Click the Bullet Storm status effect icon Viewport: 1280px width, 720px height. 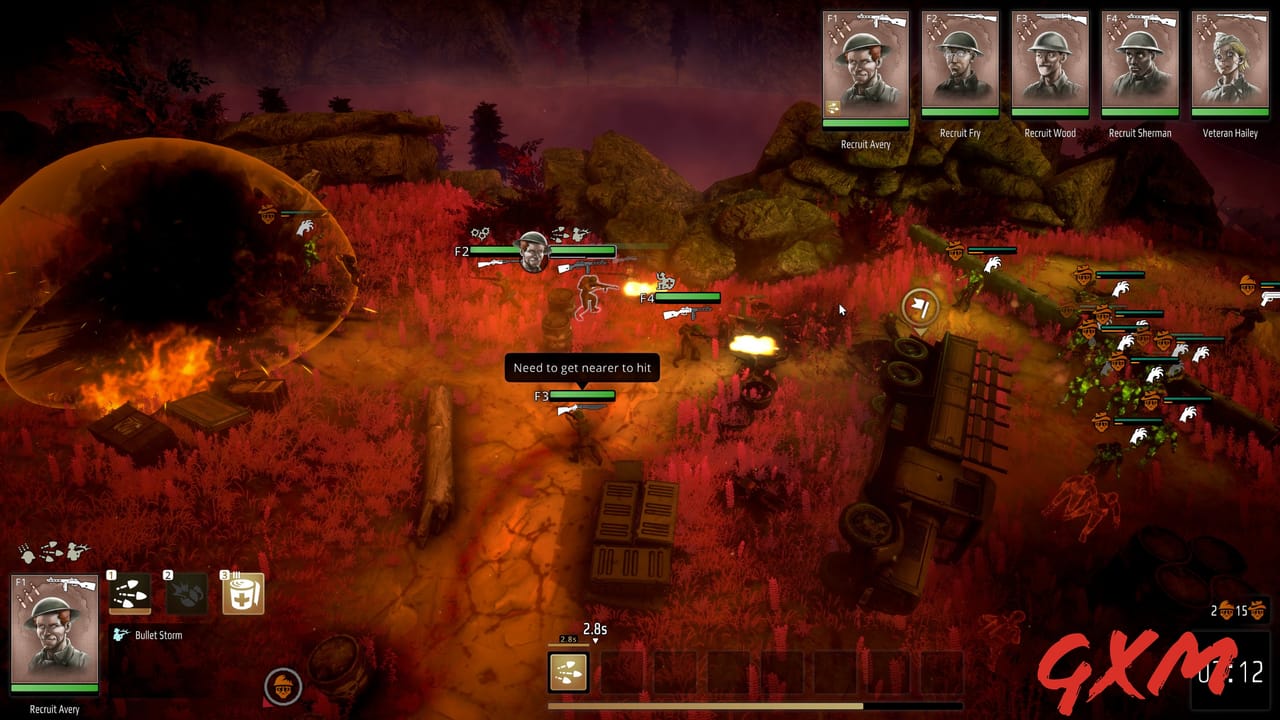(x=119, y=633)
